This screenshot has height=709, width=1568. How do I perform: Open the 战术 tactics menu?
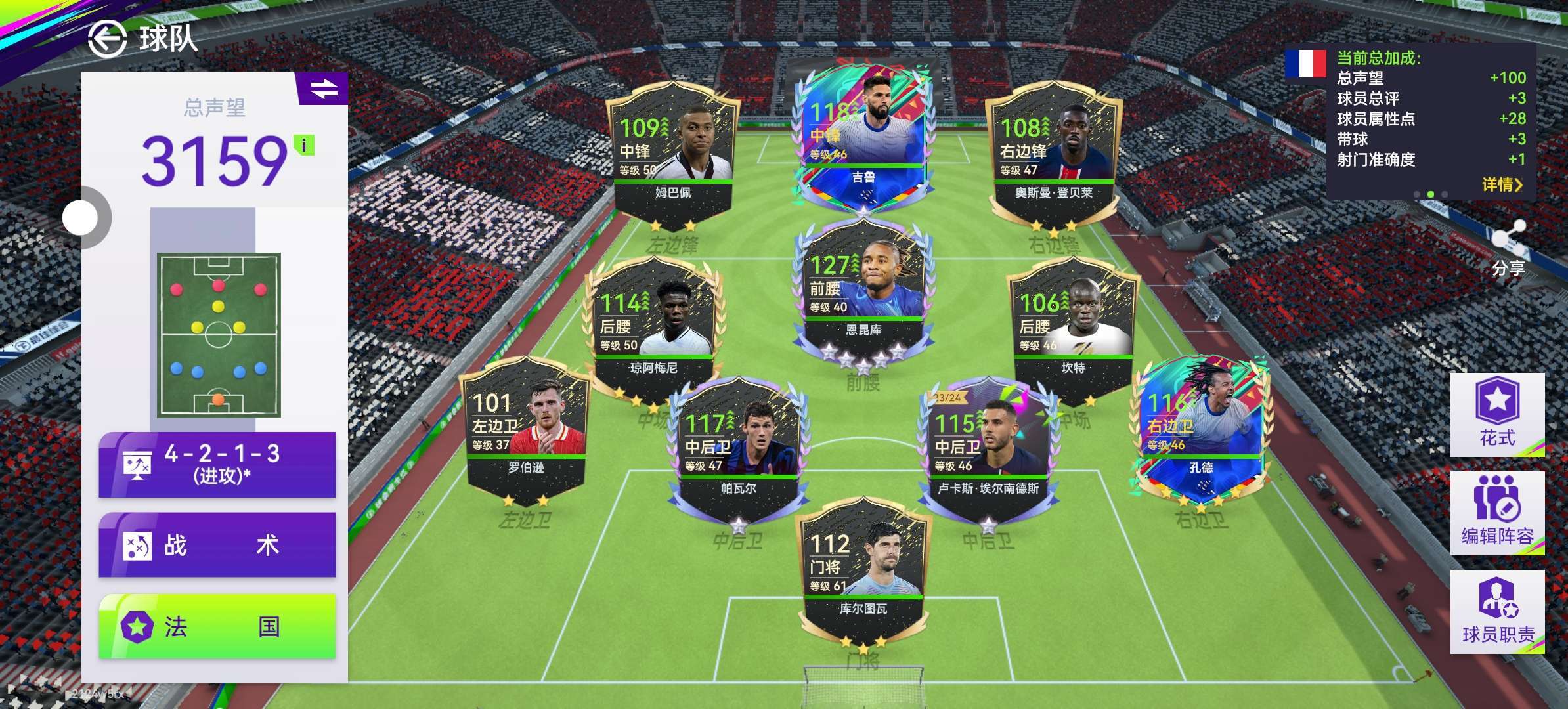(217, 545)
